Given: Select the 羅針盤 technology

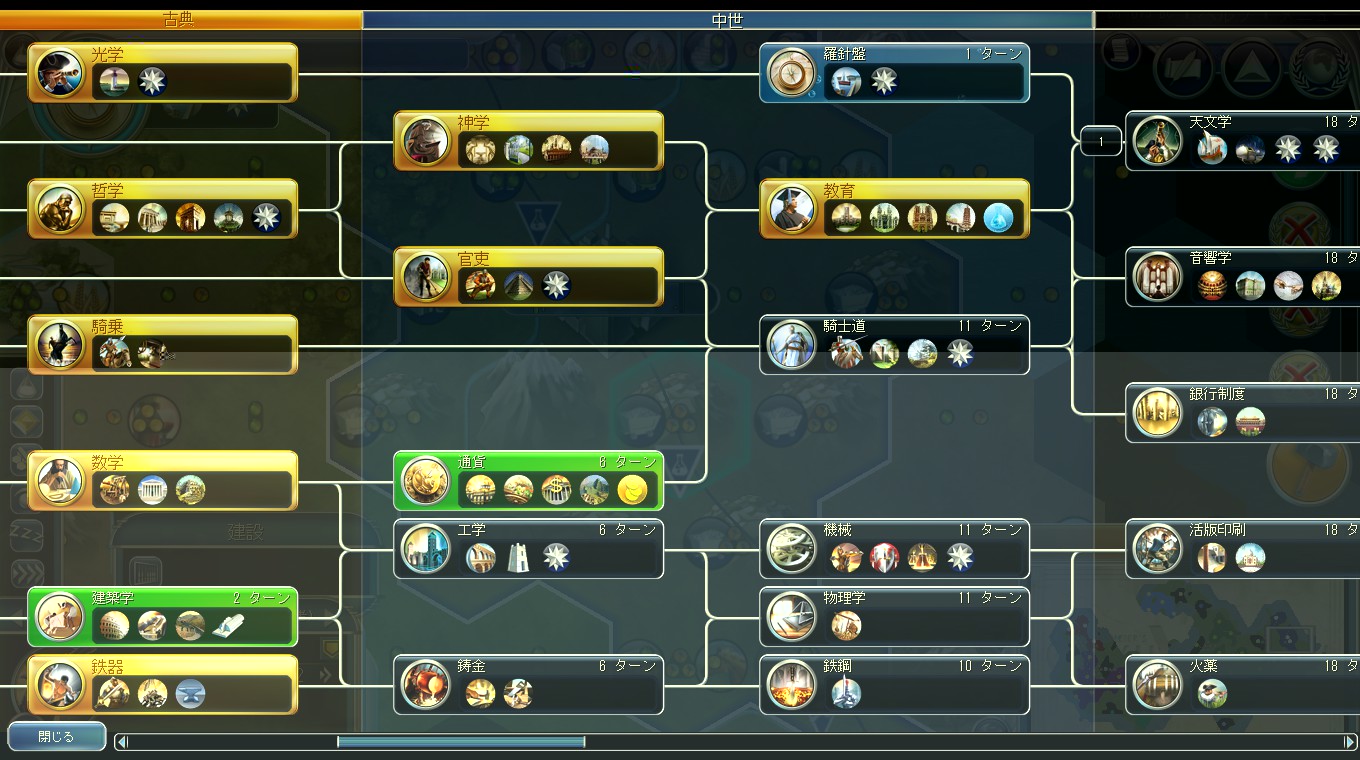Looking at the screenshot, I should tap(895, 72).
